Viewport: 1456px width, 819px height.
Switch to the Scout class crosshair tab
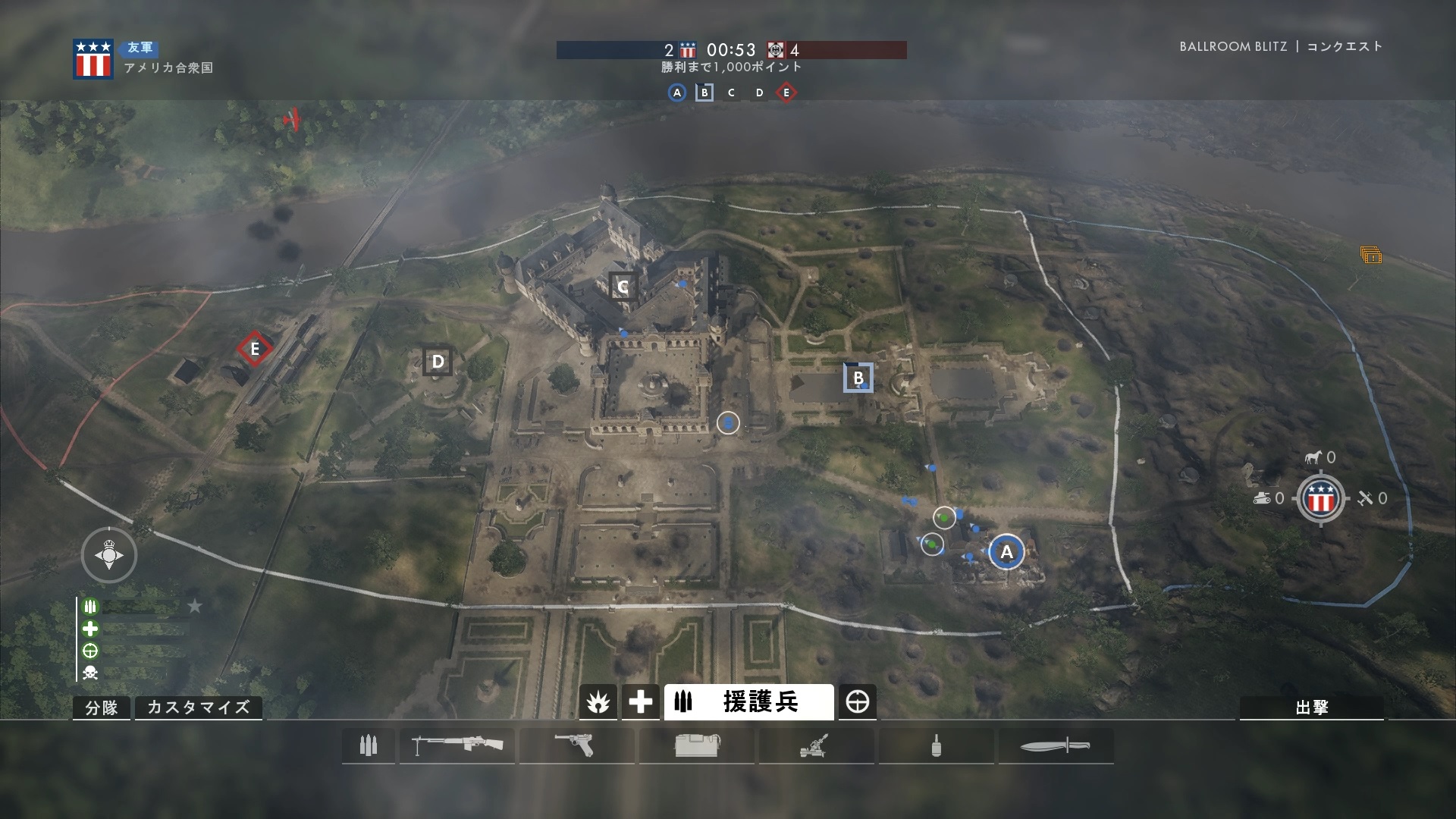858,702
